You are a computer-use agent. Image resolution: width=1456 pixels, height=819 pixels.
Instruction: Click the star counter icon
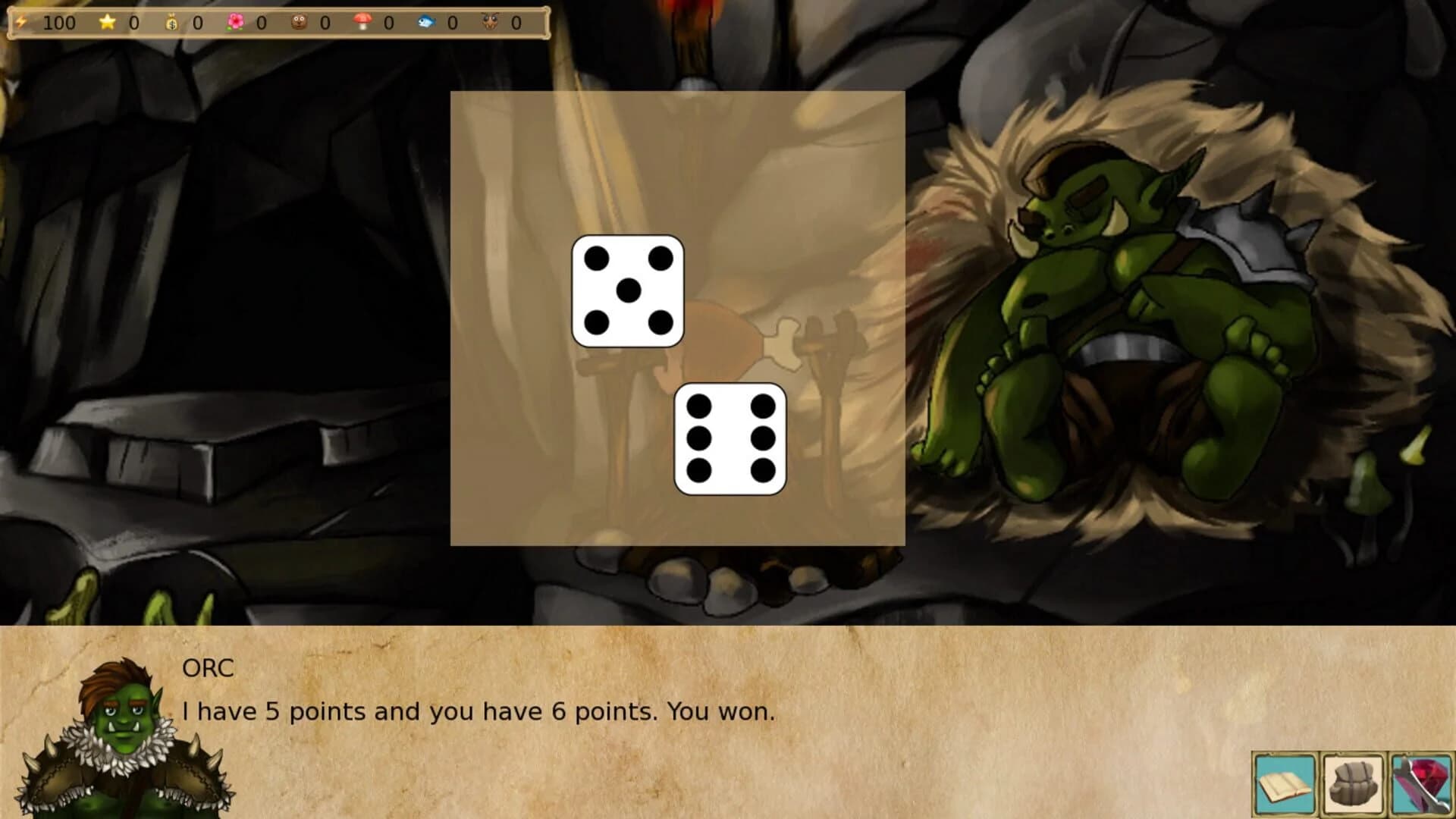108,23
